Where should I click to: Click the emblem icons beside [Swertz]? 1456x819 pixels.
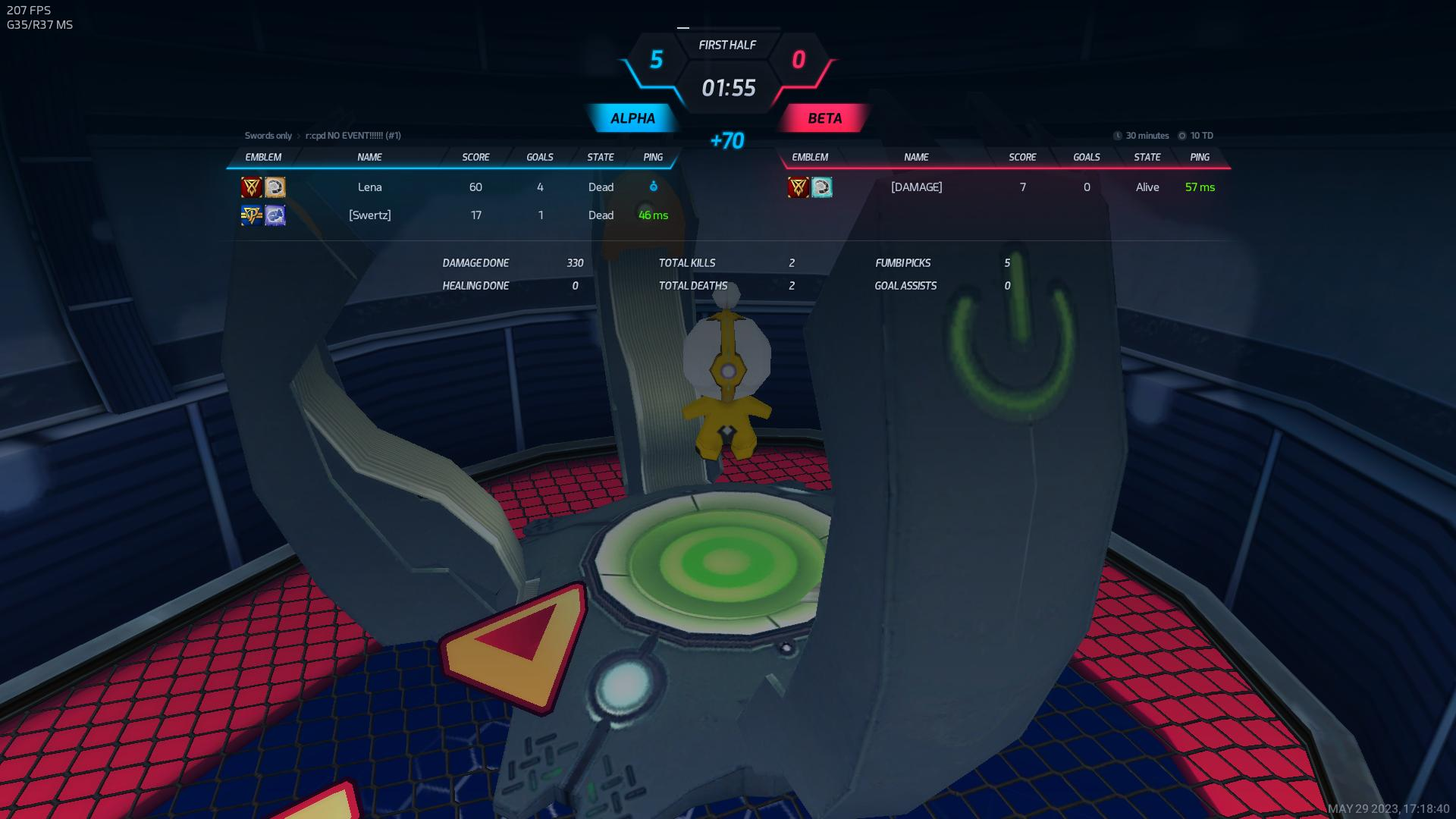[263, 215]
